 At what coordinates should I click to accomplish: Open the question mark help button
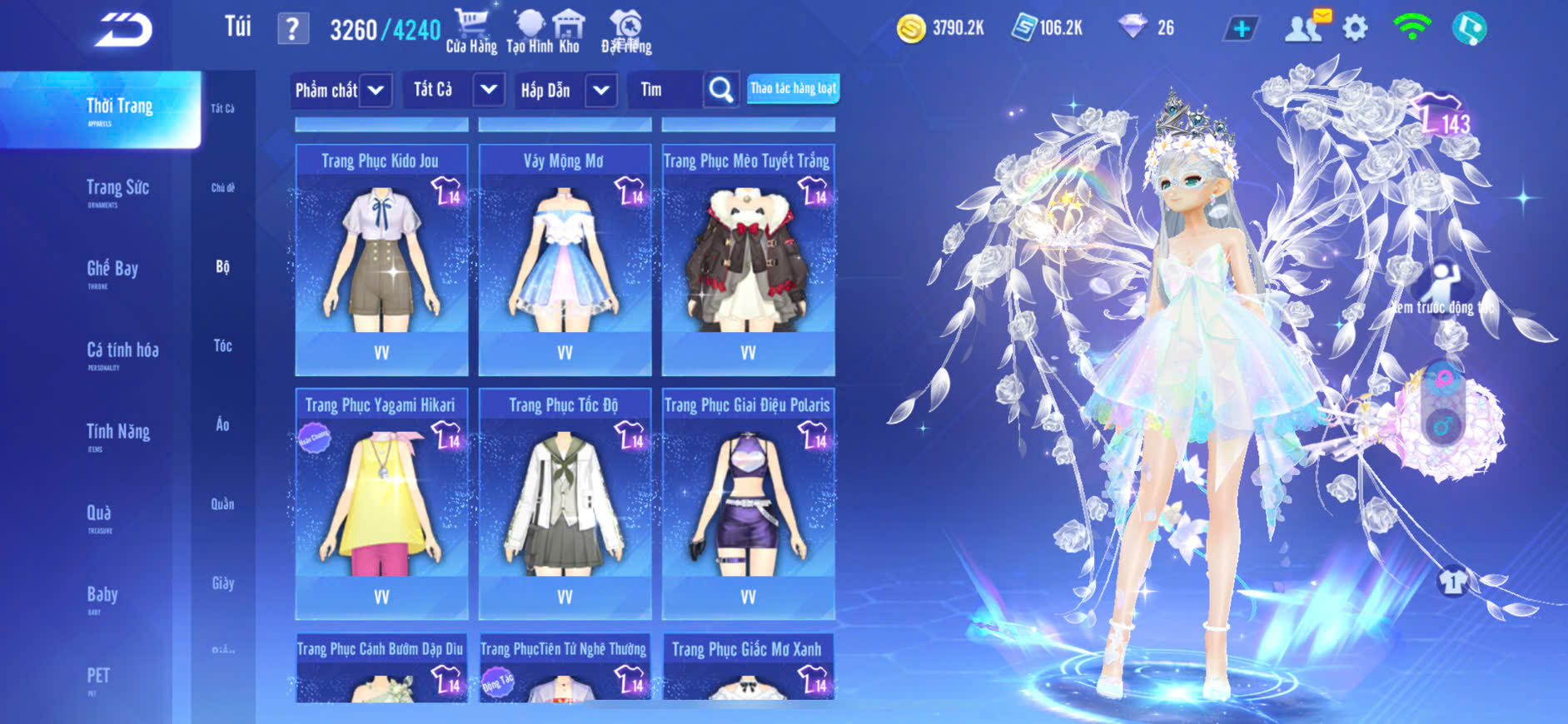[292, 29]
